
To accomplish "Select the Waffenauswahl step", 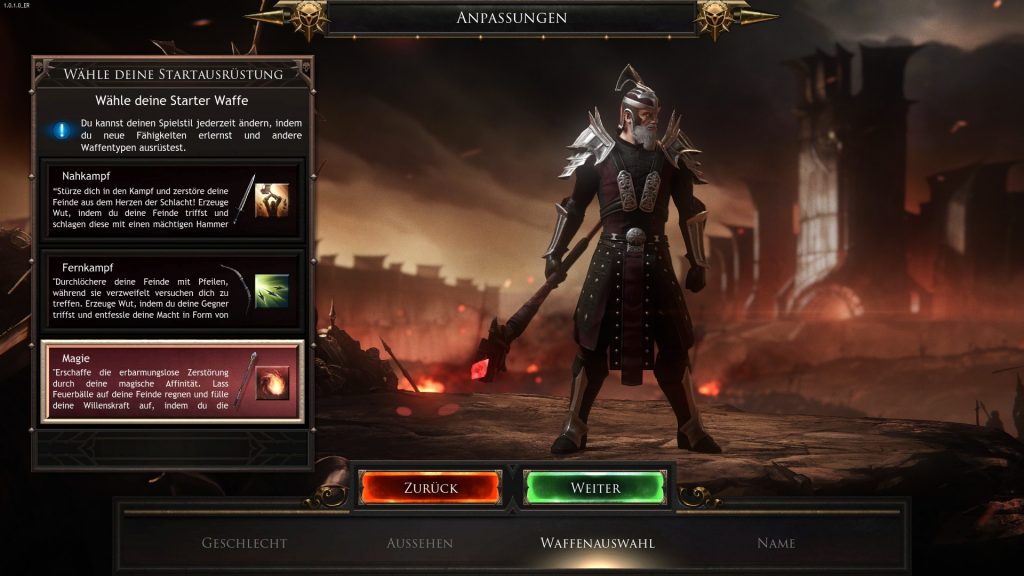I will click(597, 543).
